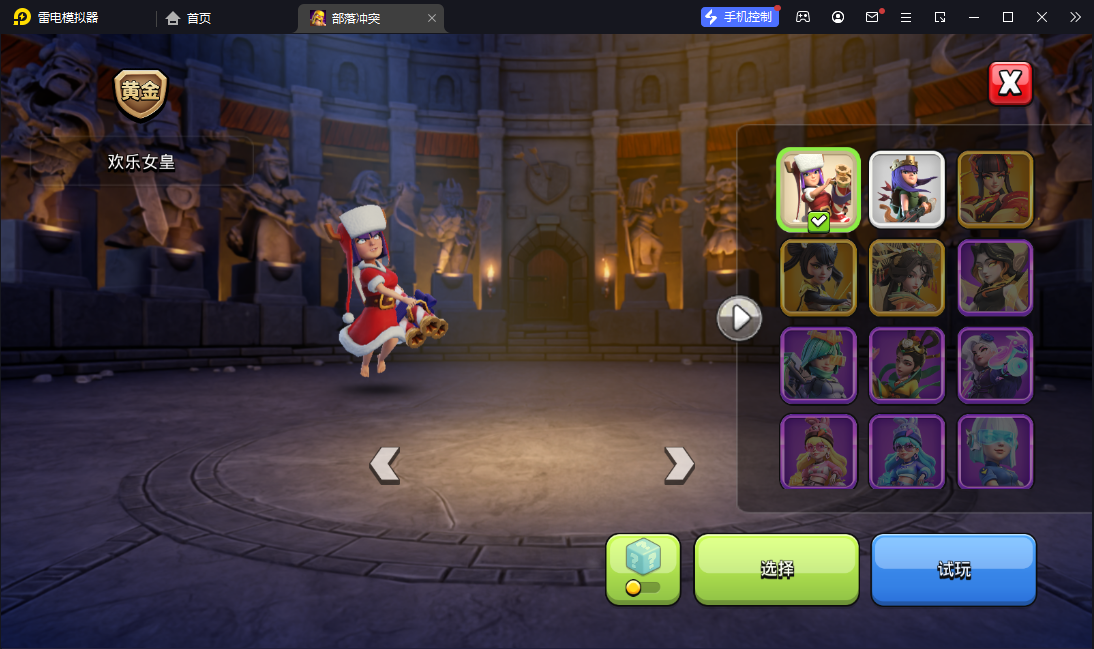This screenshot has width=1094, height=649.
Task: Open the 首页 home tab in the emulator
Action: [189, 18]
